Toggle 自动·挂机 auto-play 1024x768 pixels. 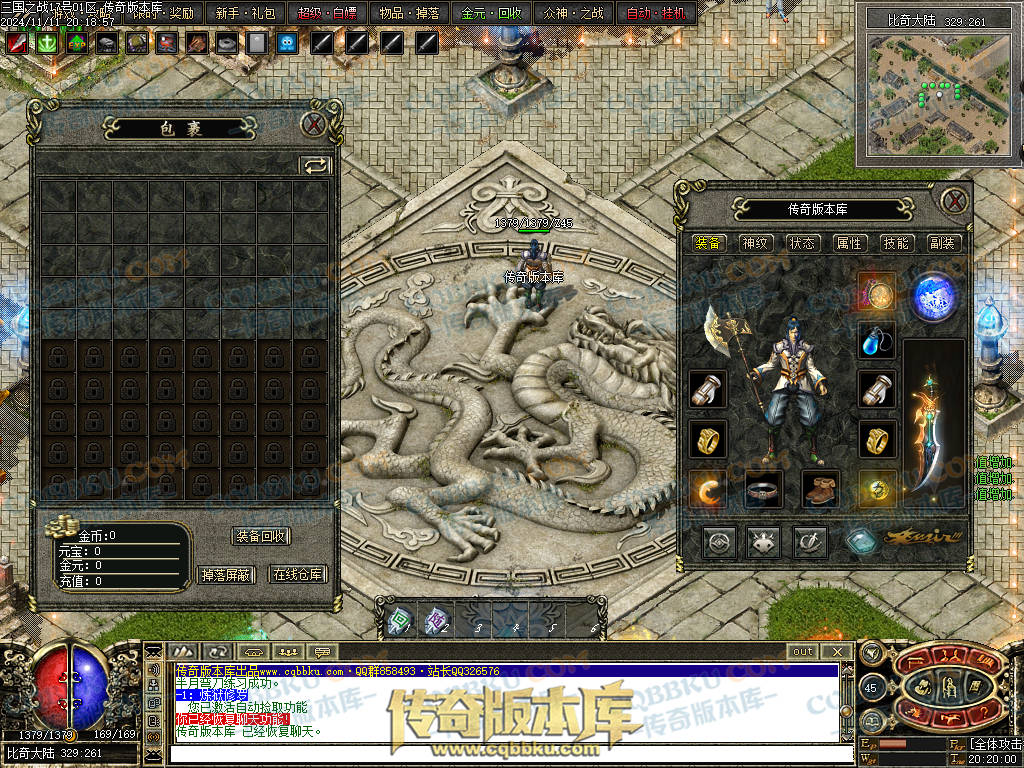pos(657,13)
